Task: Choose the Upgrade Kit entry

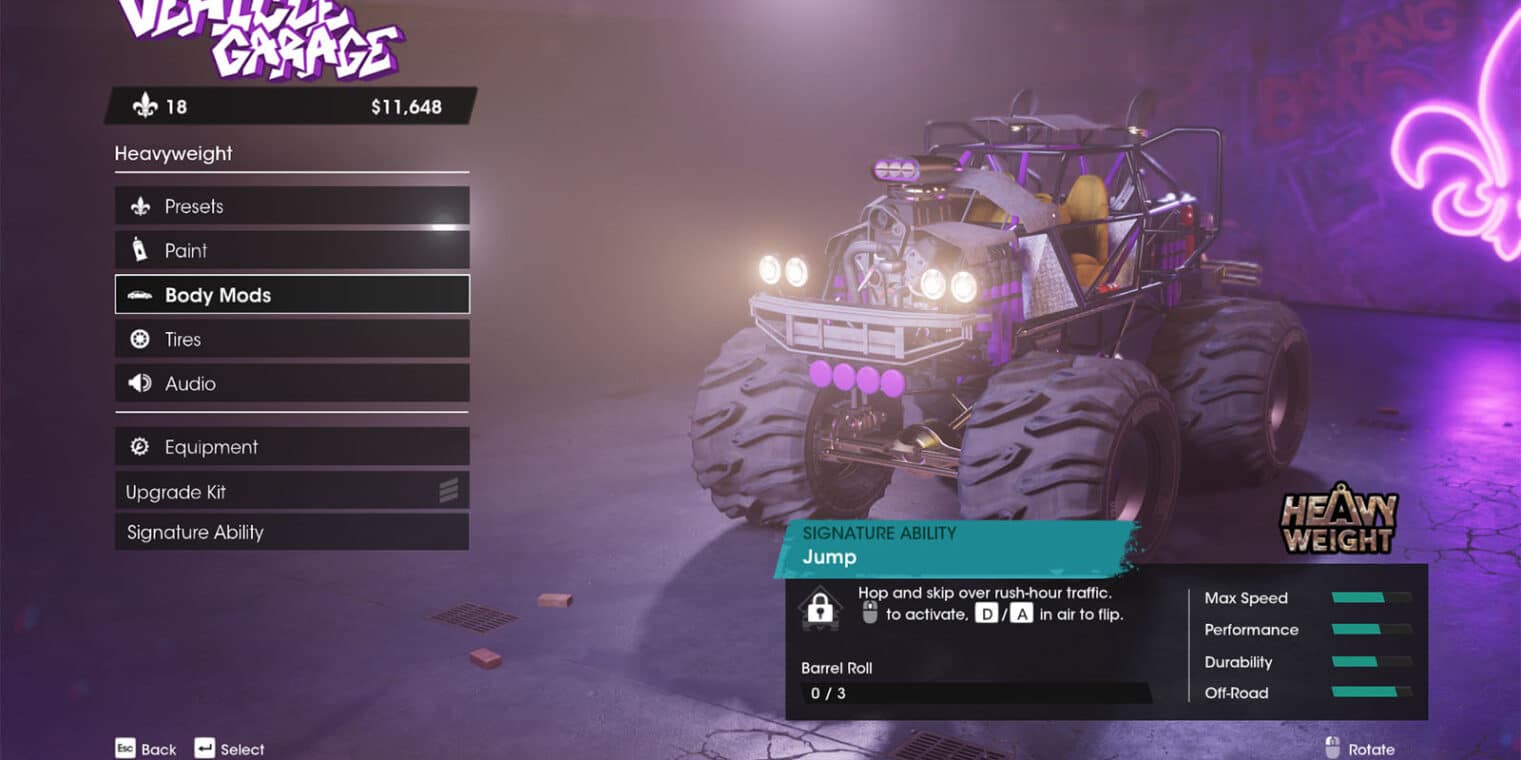Action: pyautogui.click(x=291, y=492)
